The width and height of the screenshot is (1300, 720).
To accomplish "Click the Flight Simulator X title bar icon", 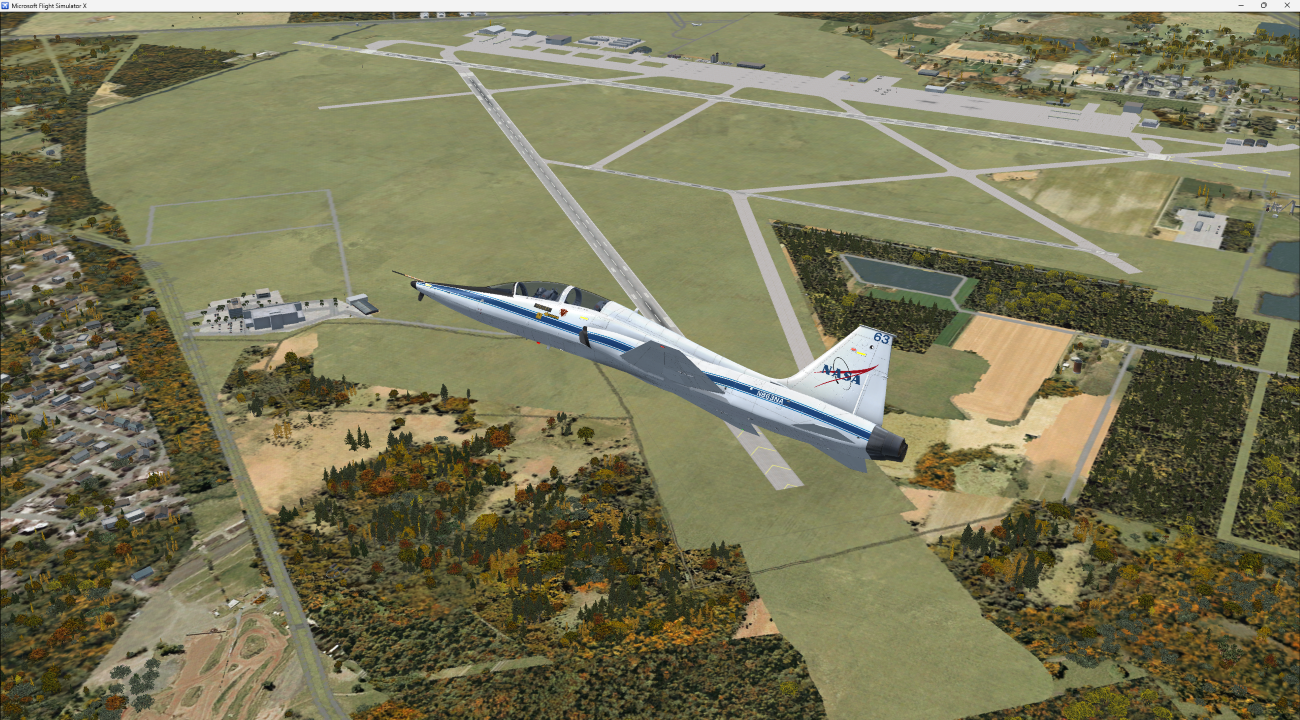I will pyautogui.click(x=8, y=4).
